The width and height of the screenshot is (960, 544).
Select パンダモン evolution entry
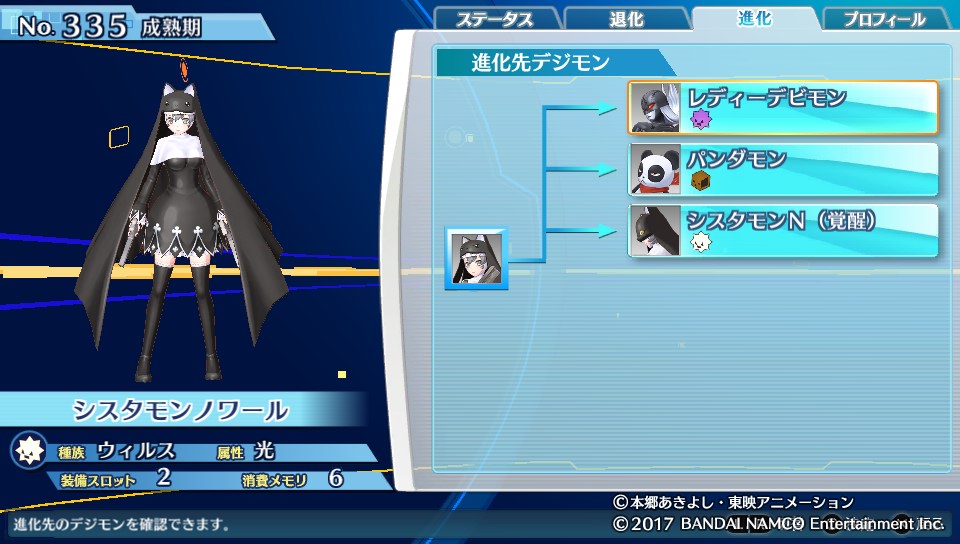coord(783,169)
